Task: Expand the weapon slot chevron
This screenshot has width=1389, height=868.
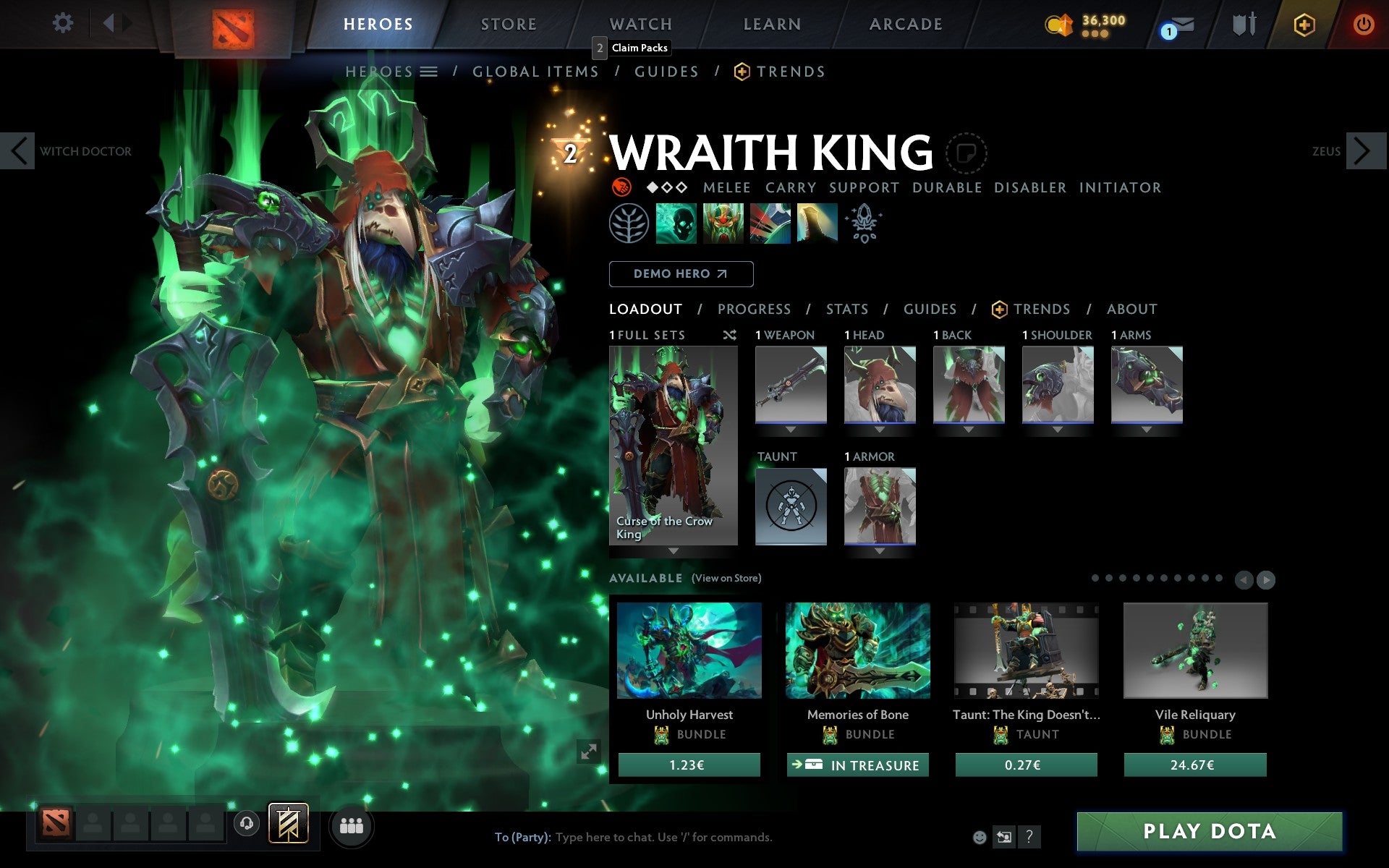Action: click(791, 428)
